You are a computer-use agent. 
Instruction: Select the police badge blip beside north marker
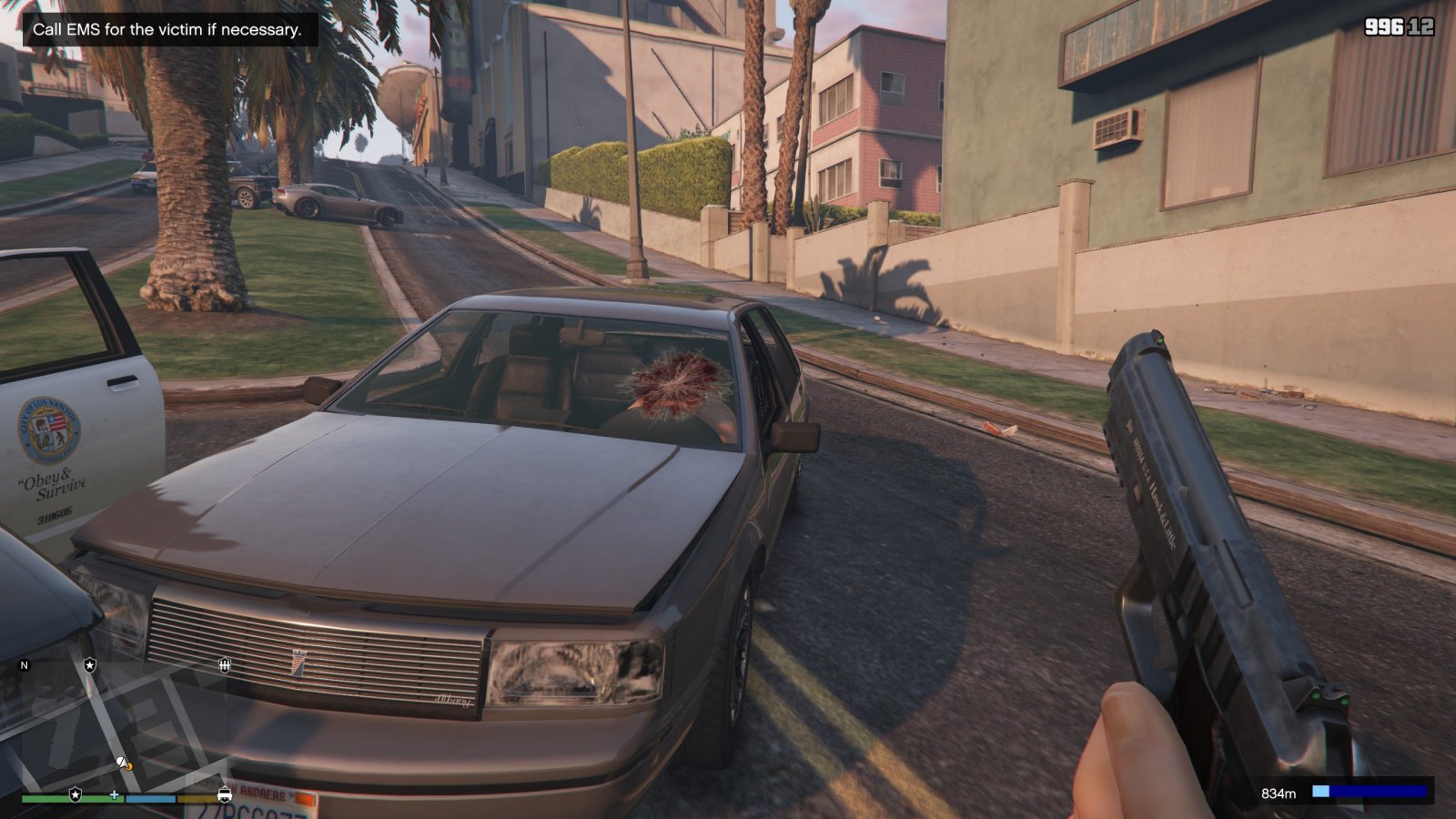(x=89, y=665)
